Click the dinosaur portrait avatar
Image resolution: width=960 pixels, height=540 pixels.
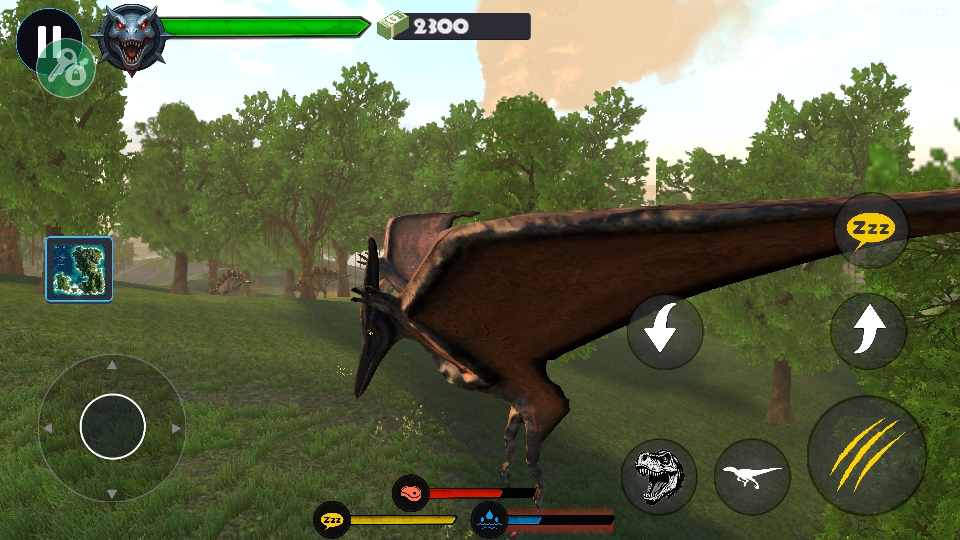pos(132,39)
